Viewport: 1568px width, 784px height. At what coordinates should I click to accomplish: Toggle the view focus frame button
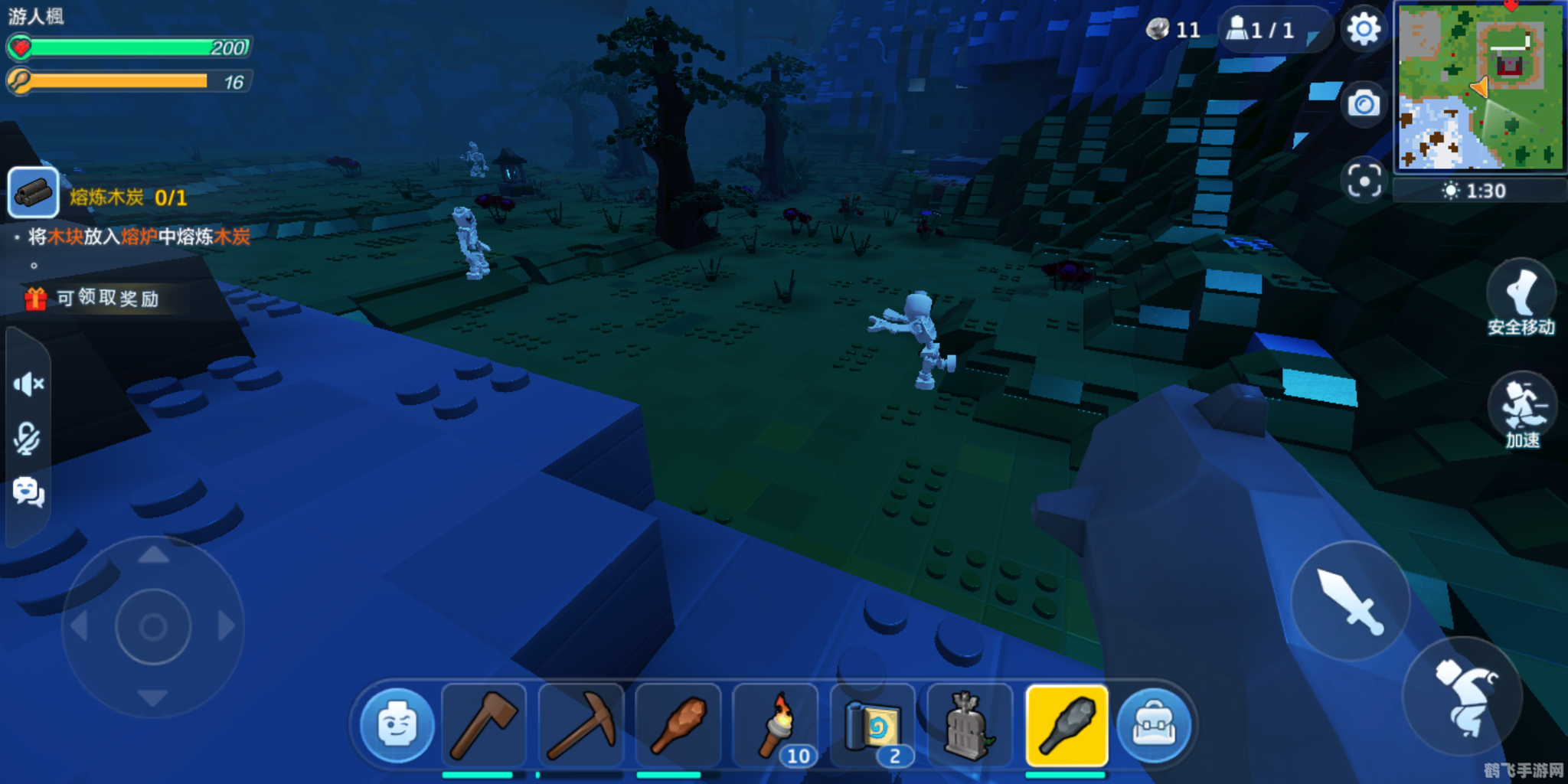click(1364, 181)
